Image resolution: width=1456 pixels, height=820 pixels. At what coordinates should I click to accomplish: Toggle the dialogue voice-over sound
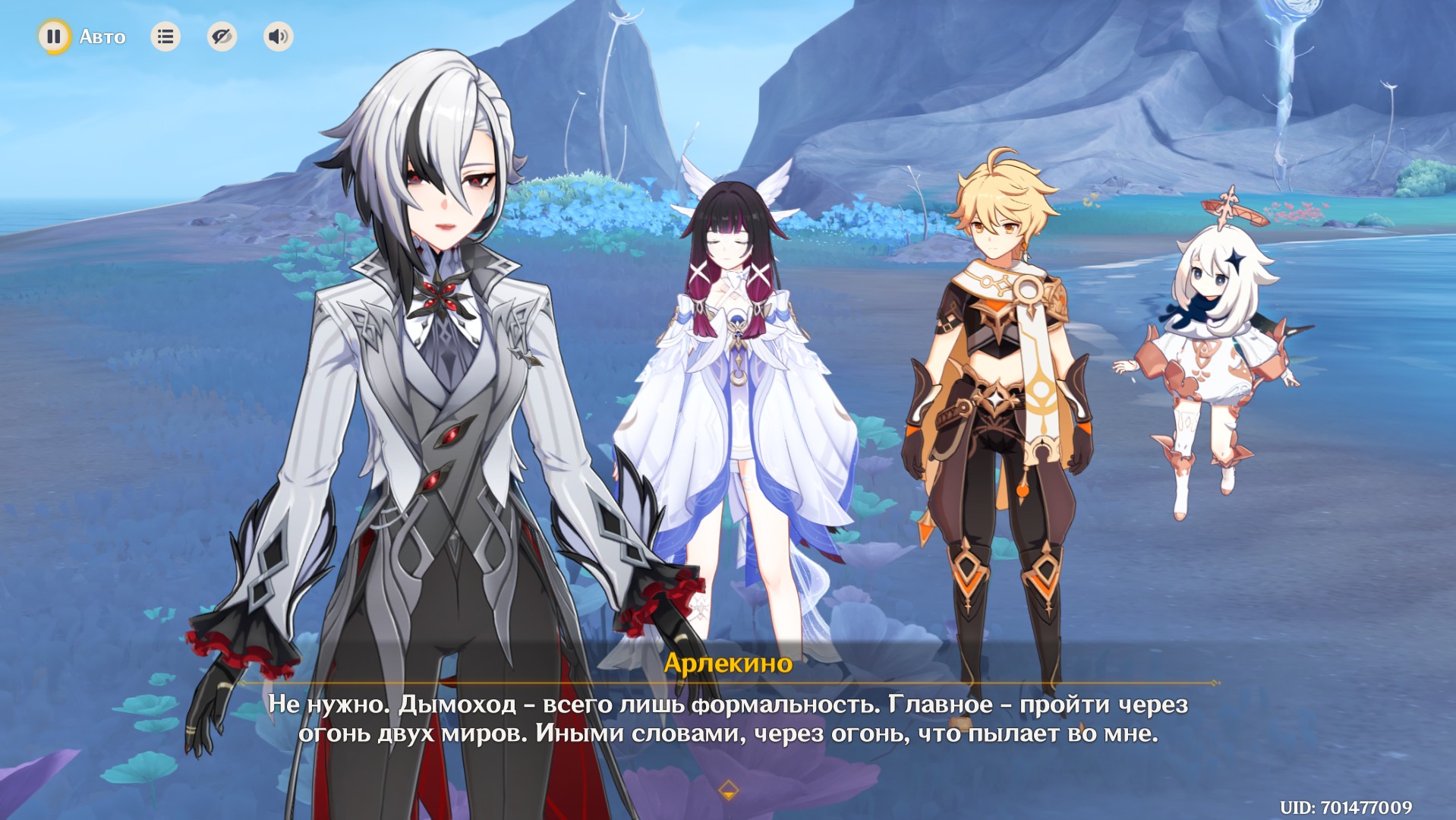(x=278, y=36)
